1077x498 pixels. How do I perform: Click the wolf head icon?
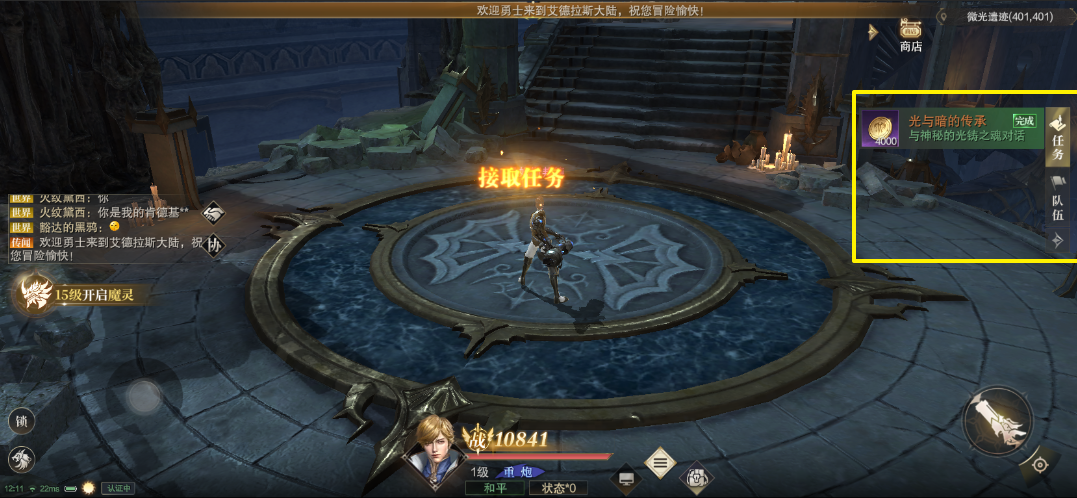coord(21,458)
